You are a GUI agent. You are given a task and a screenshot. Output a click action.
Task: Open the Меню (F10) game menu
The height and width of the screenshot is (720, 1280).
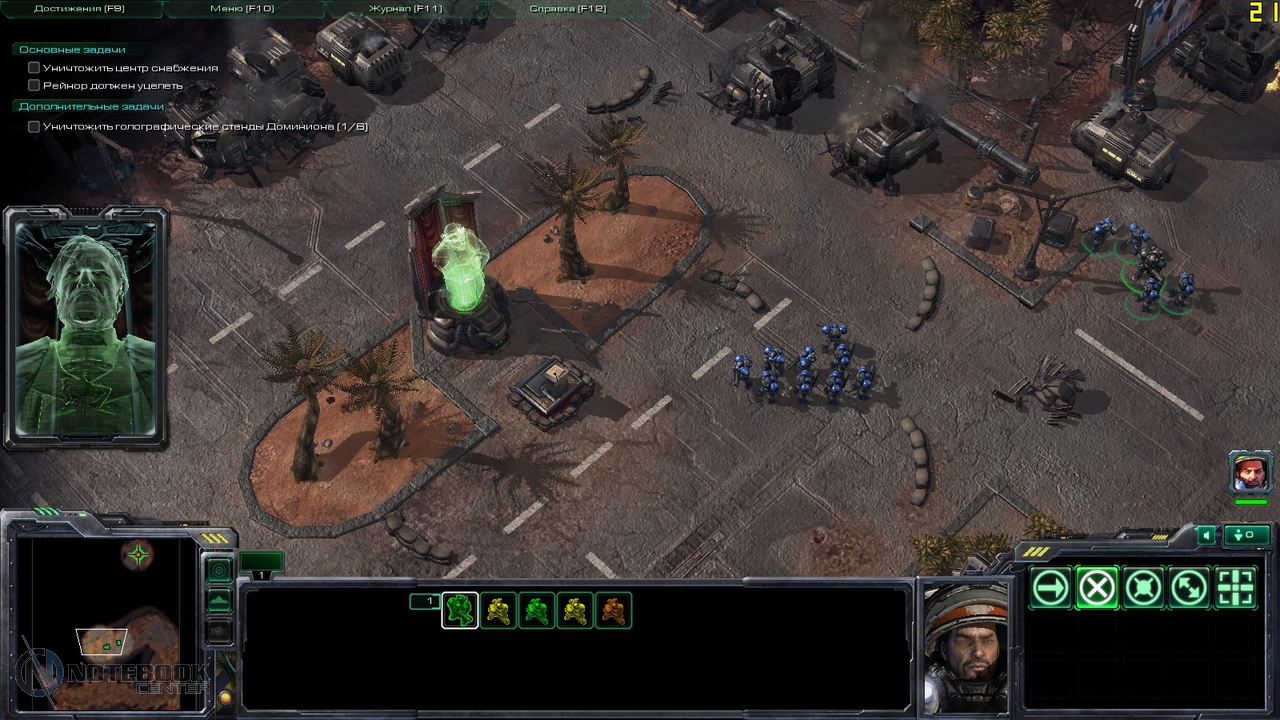point(242,9)
